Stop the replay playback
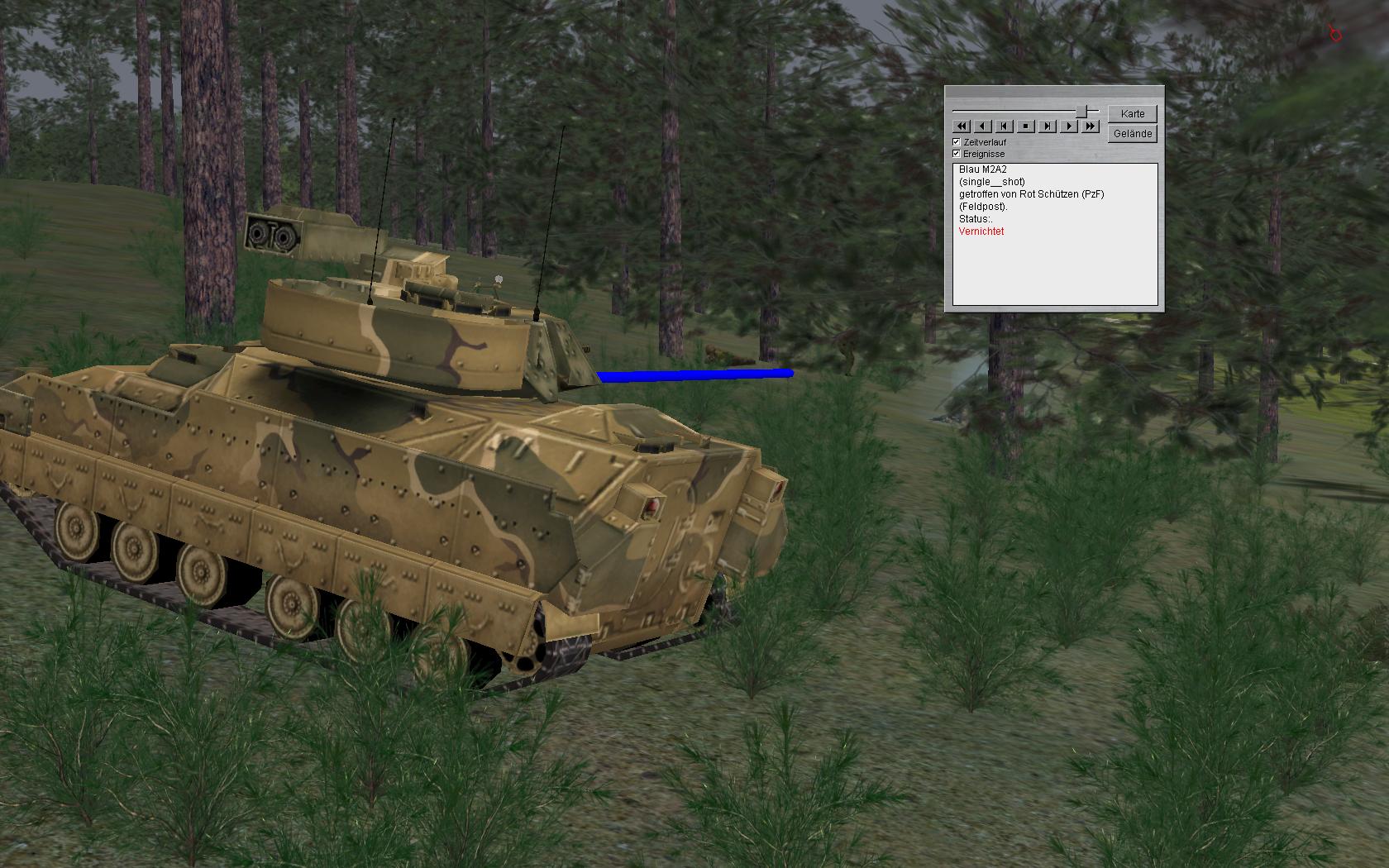Screen dimensions: 1389x868 pos(1025,126)
